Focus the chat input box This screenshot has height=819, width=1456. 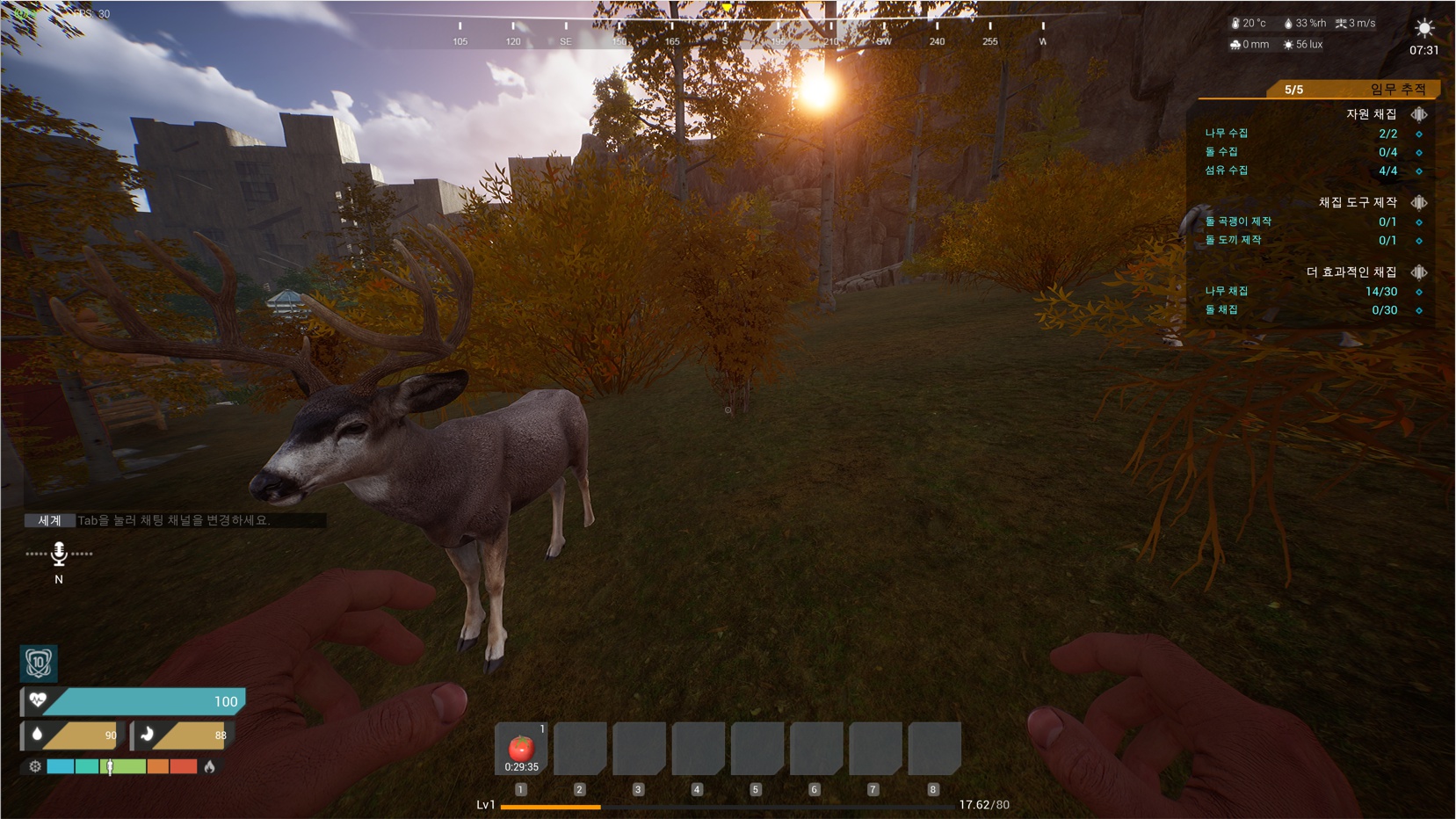click(x=200, y=520)
